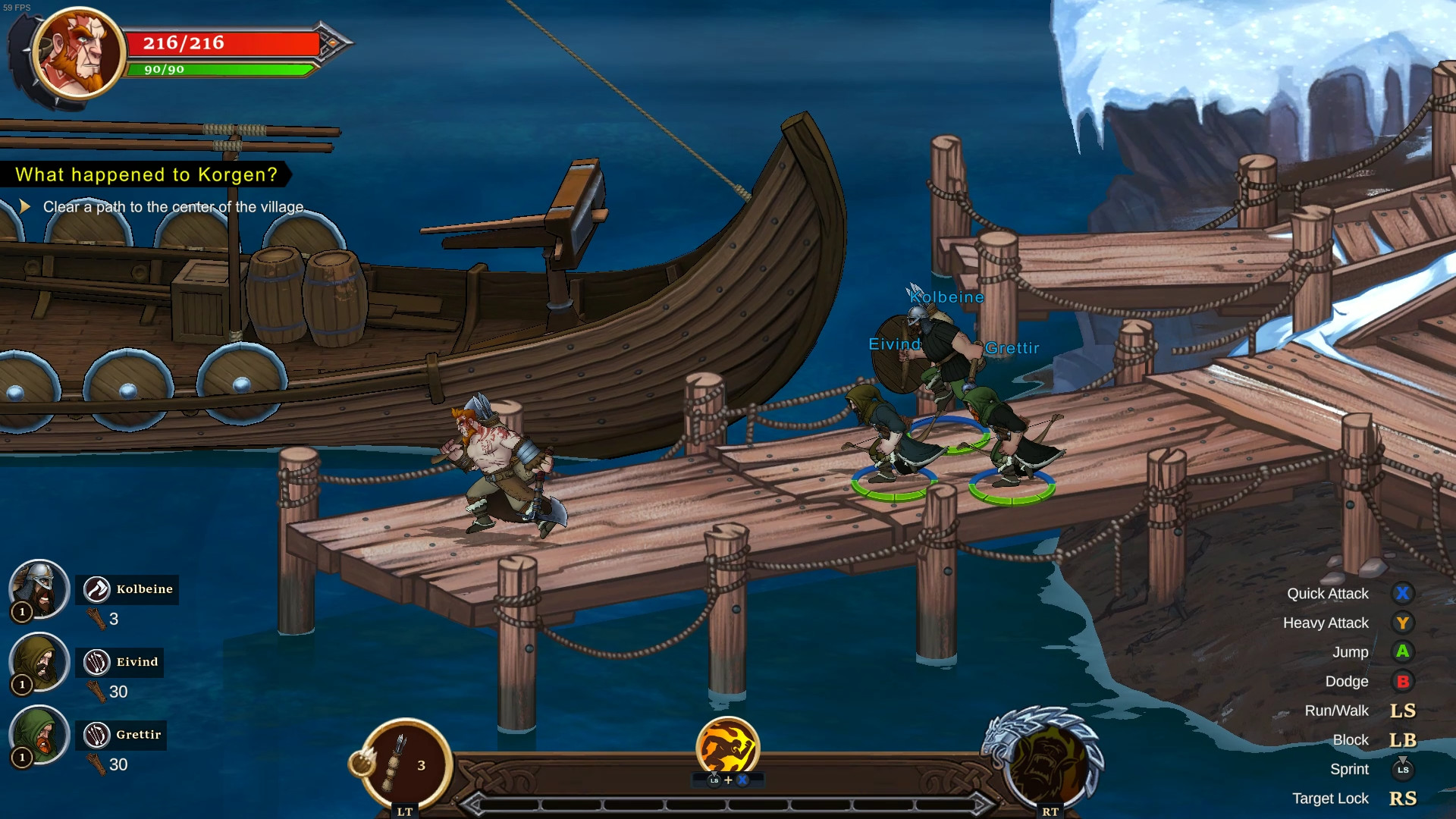1456x819 pixels.
Task: Enable Sprint via the LS prompt
Action: (1404, 769)
